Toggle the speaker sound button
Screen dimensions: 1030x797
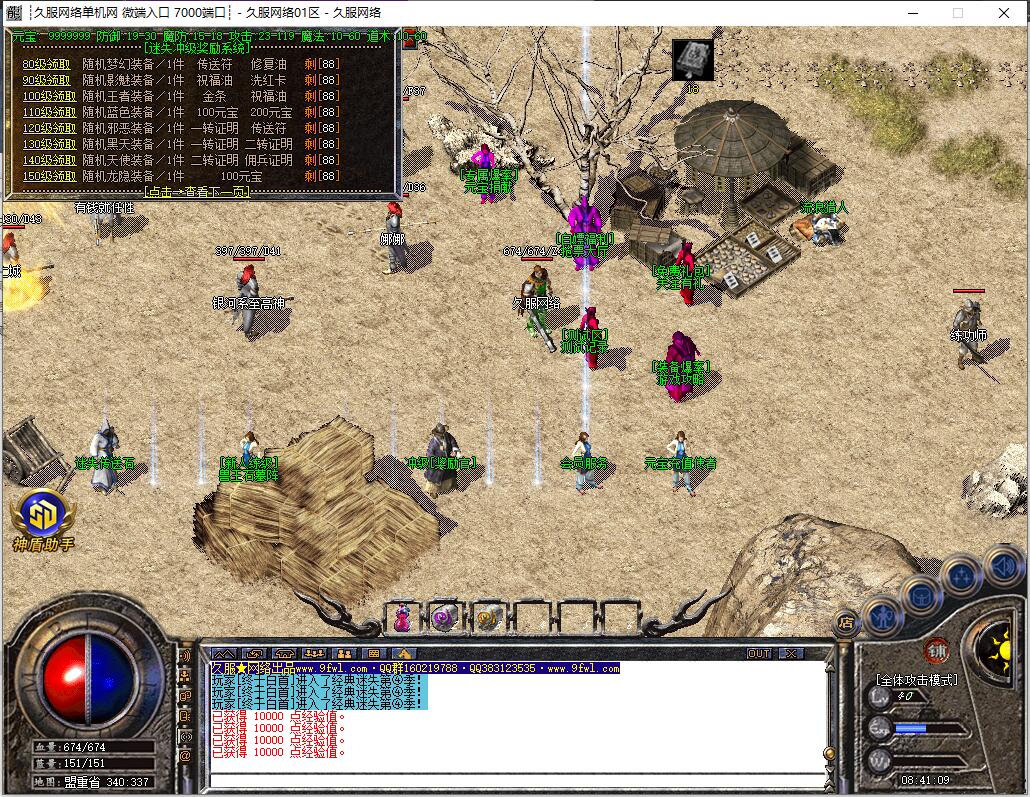point(1003,567)
